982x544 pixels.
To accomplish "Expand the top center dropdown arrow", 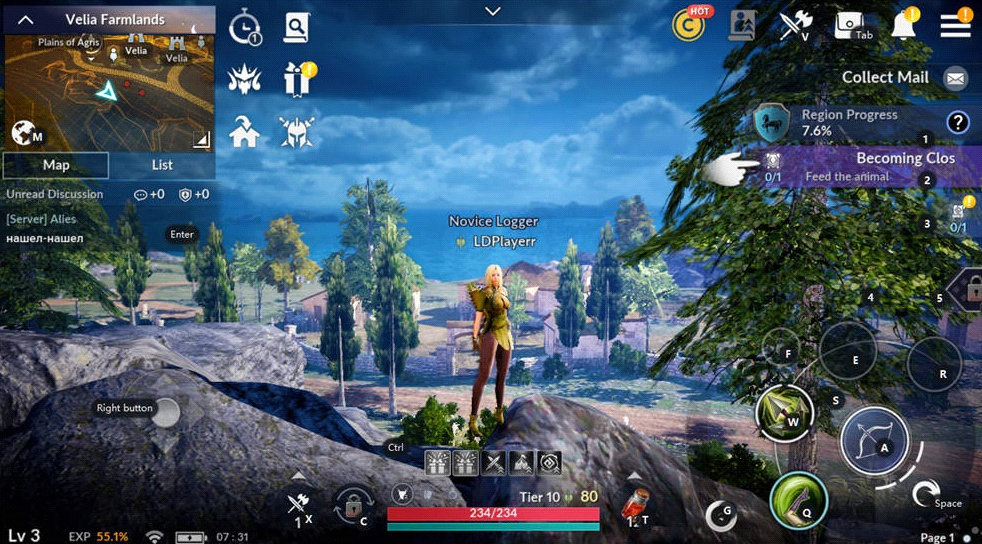I will click(x=491, y=11).
